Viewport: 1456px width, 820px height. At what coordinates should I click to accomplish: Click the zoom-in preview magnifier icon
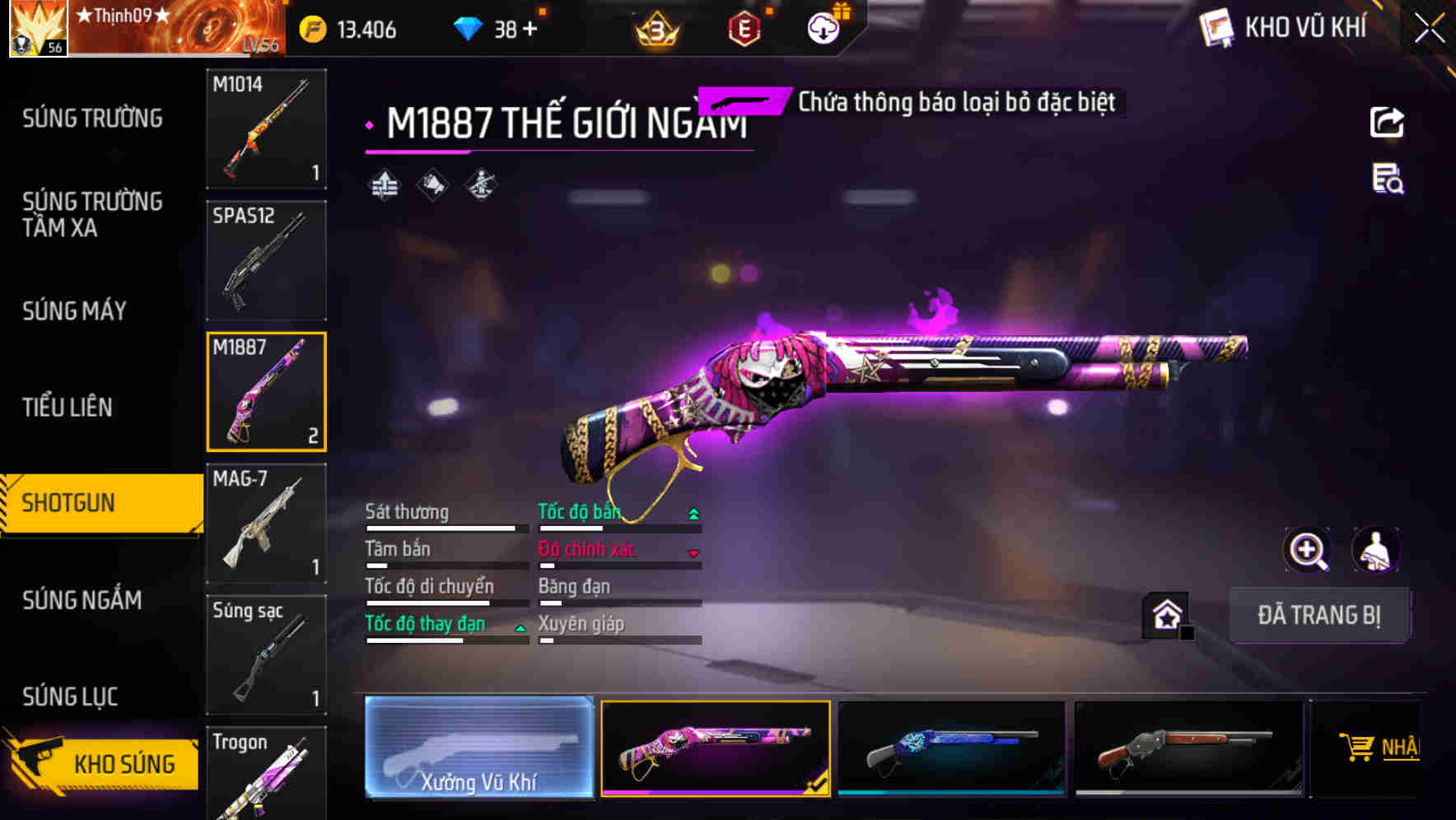1307,550
